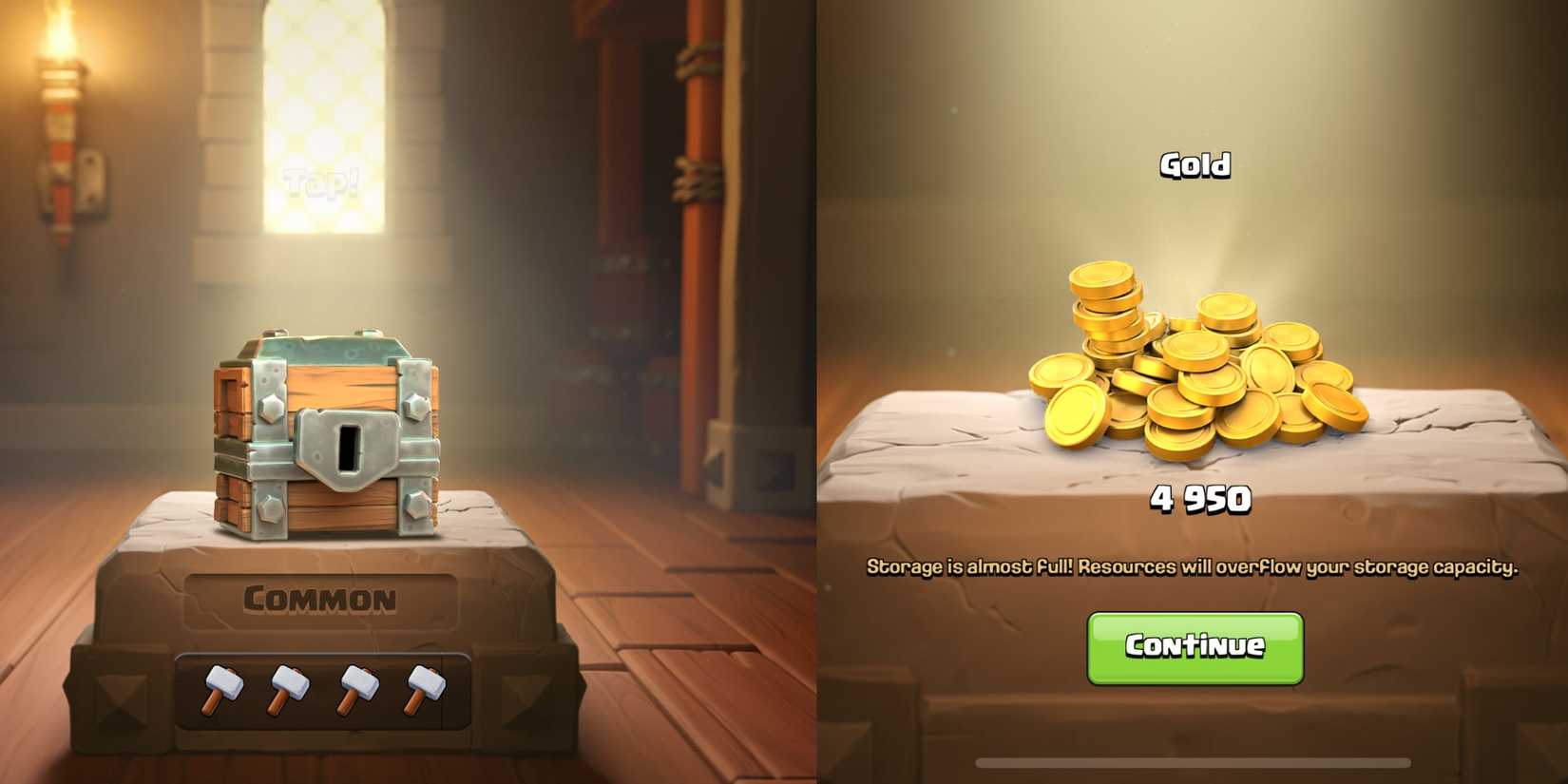Screen dimensions: 1568x784
Task: Tap the storage overflow warning message
Action: (x=1195, y=566)
